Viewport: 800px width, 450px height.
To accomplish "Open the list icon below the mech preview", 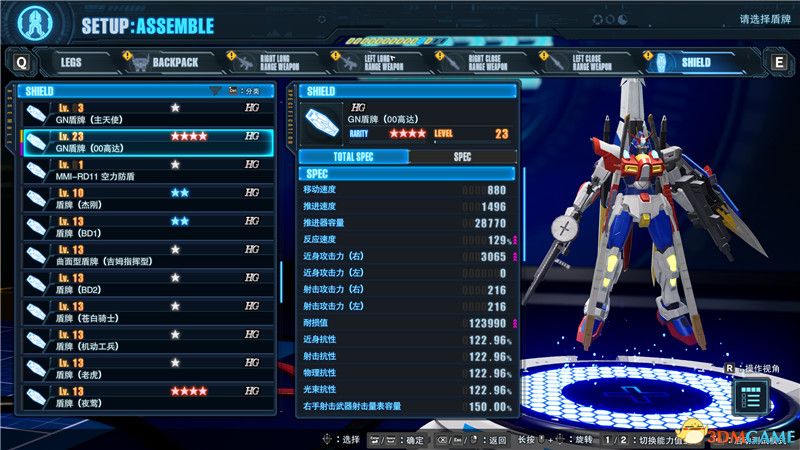I will point(751,398).
